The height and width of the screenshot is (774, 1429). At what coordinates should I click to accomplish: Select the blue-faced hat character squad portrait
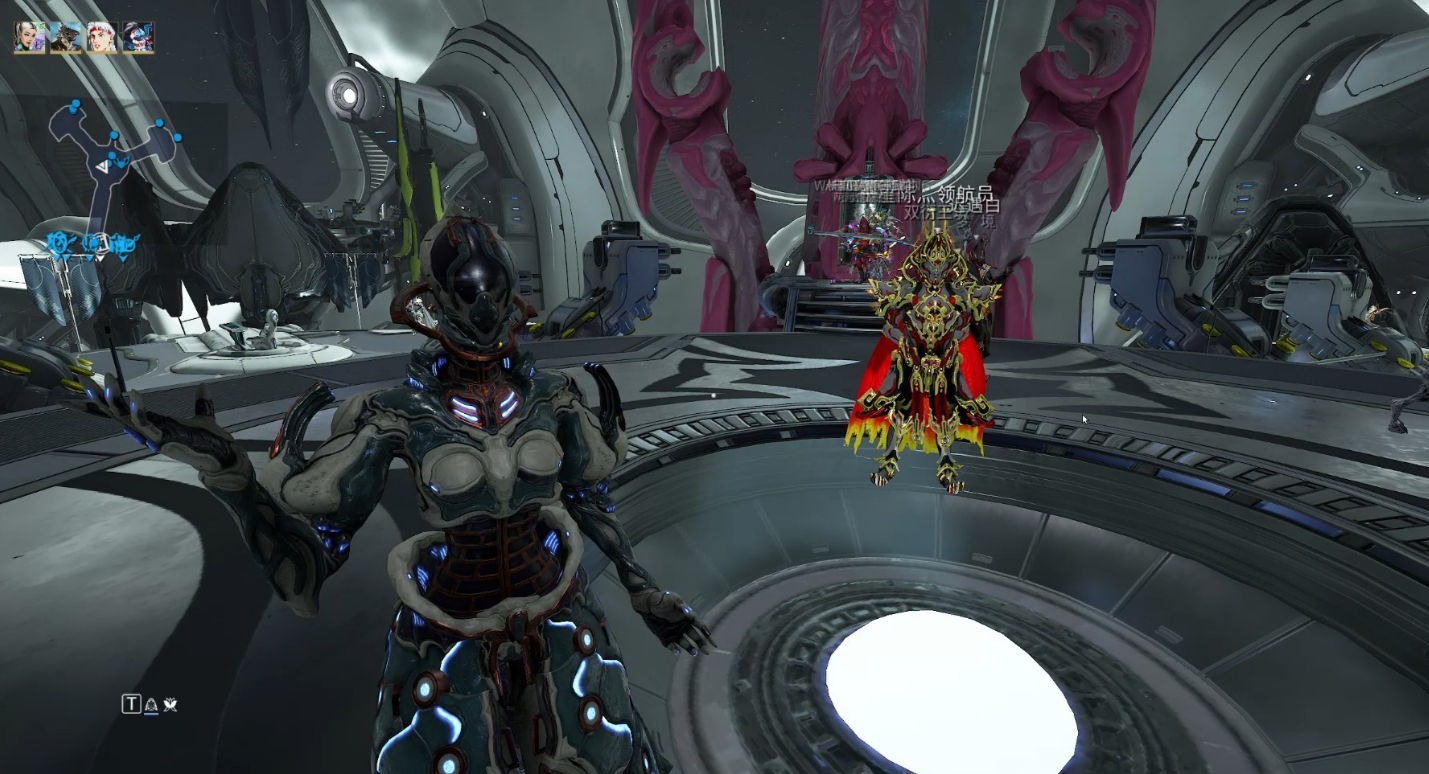pos(138,37)
